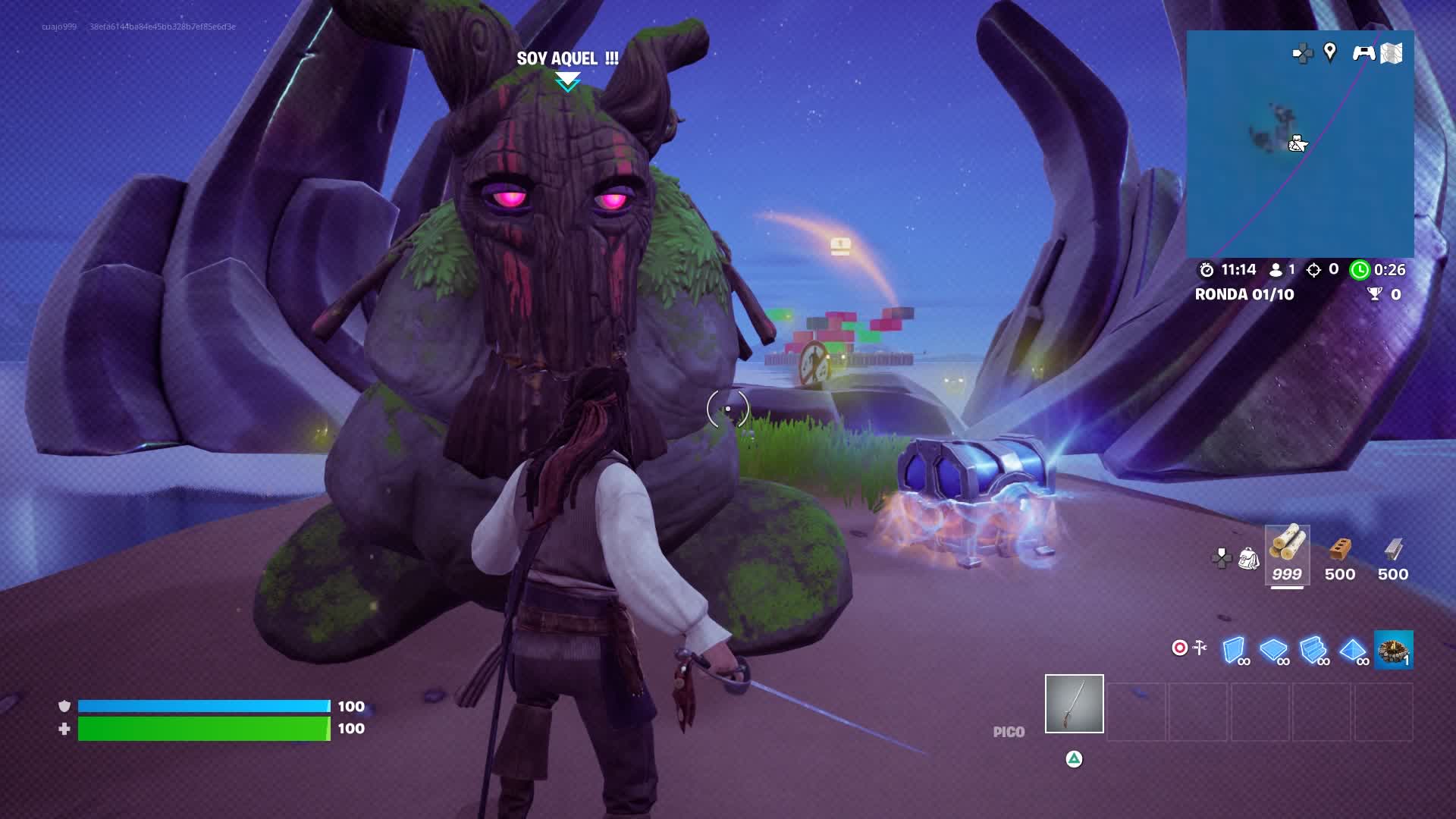The height and width of the screenshot is (819, 1456).
Task: Select the pickaxe slot in the hotbar
Action: click(1074, 704)
